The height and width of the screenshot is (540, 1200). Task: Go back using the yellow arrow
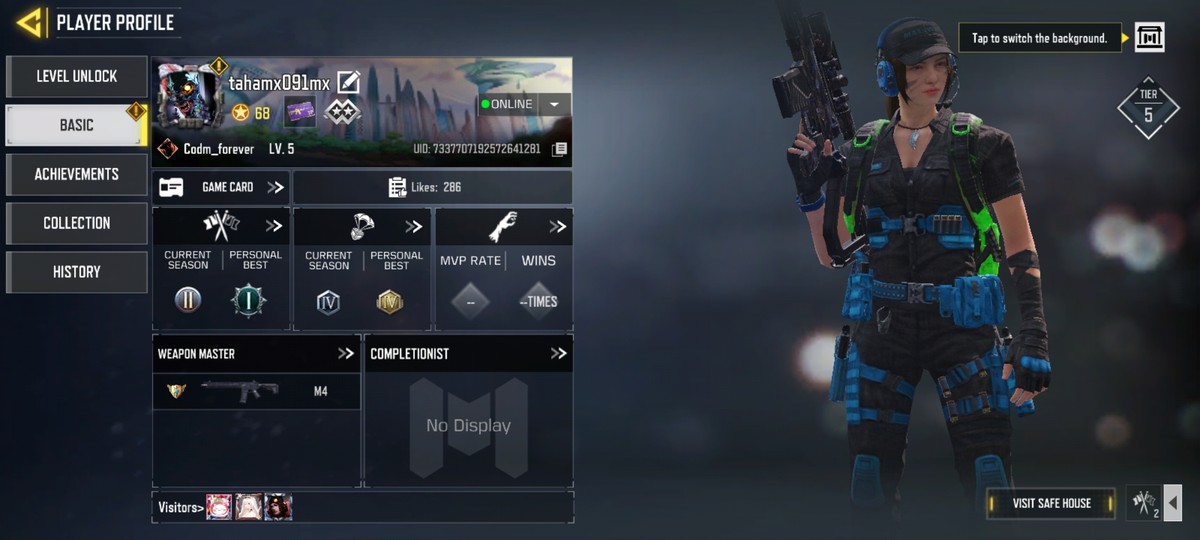coord(30,22)
